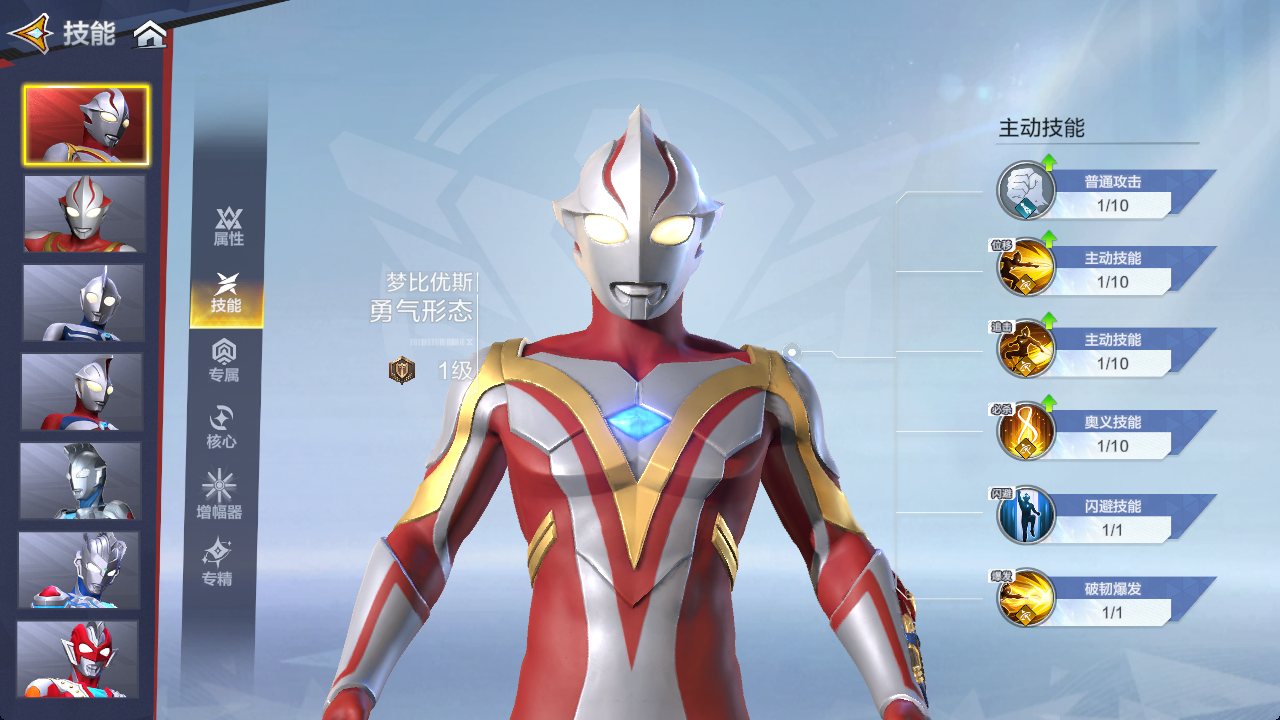Choose the 主动技能 tagged 位移
The image size is (1280, 720).
coord(1027,268)
